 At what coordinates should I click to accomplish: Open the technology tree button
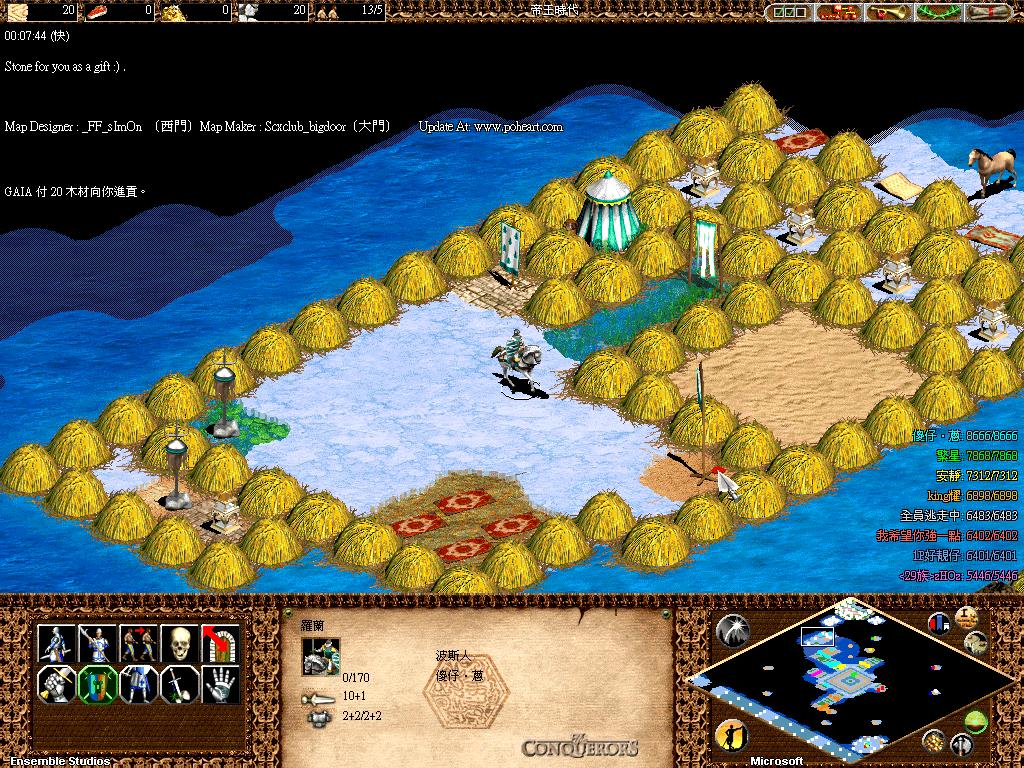(838, 12)
